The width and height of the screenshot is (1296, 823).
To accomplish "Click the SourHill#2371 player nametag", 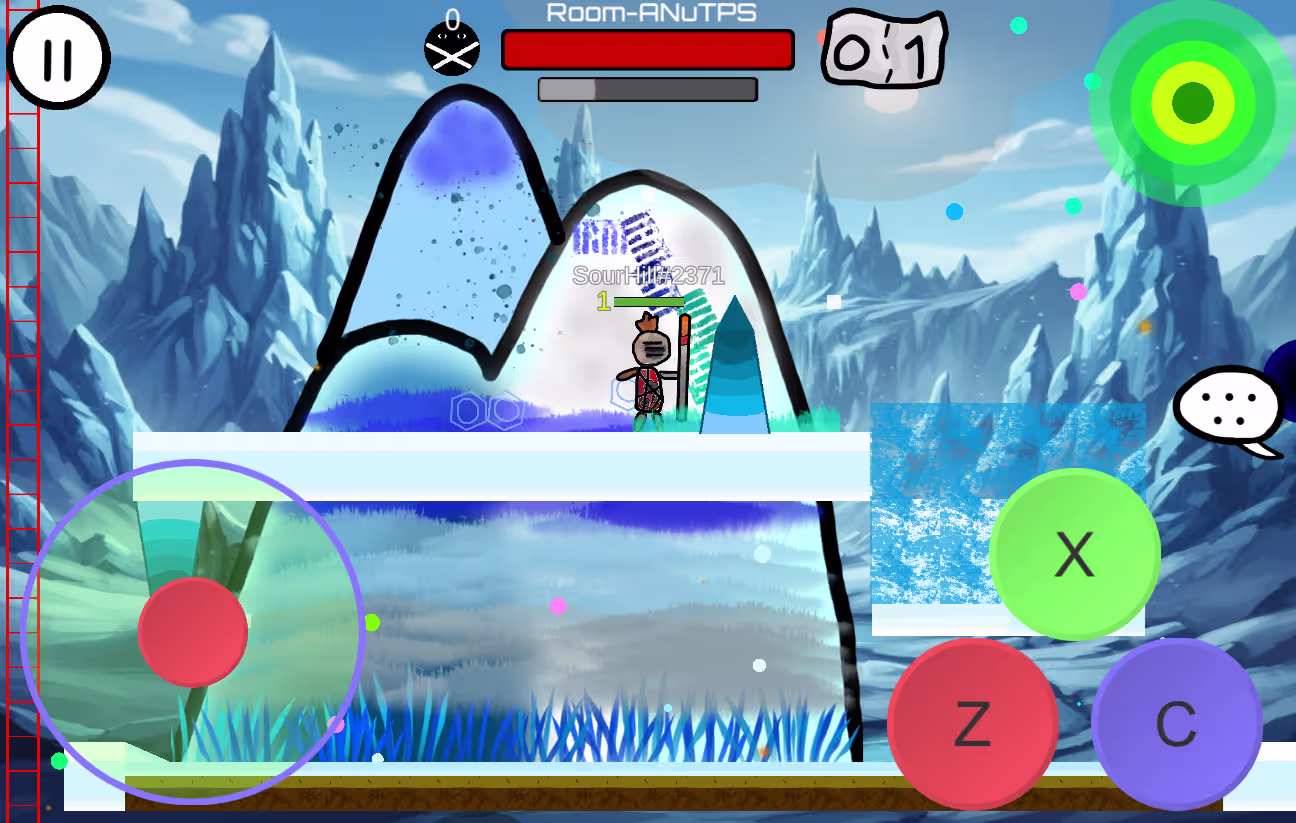I will point(648,277).
